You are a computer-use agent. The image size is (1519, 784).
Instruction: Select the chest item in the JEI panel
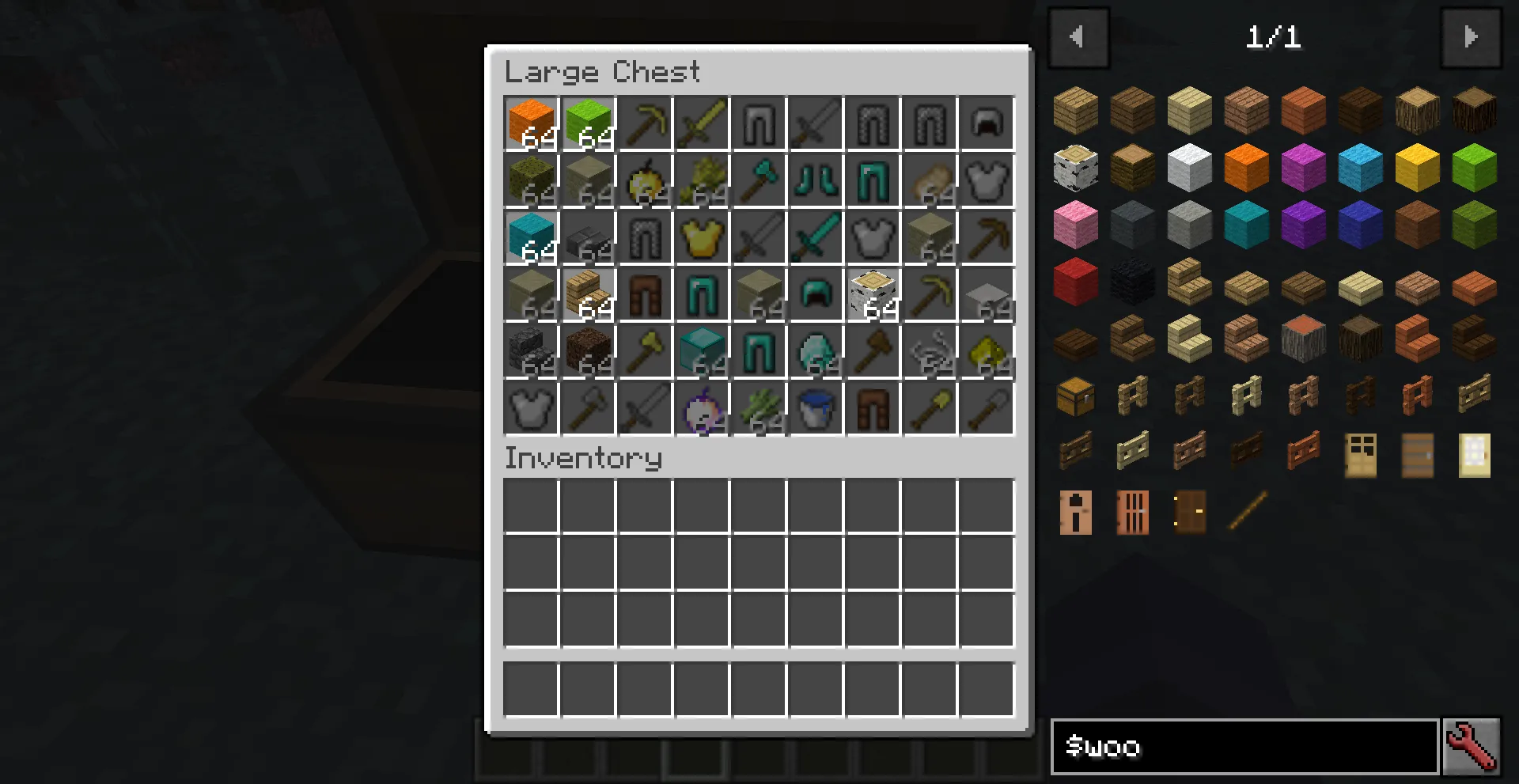[1075, 395]
